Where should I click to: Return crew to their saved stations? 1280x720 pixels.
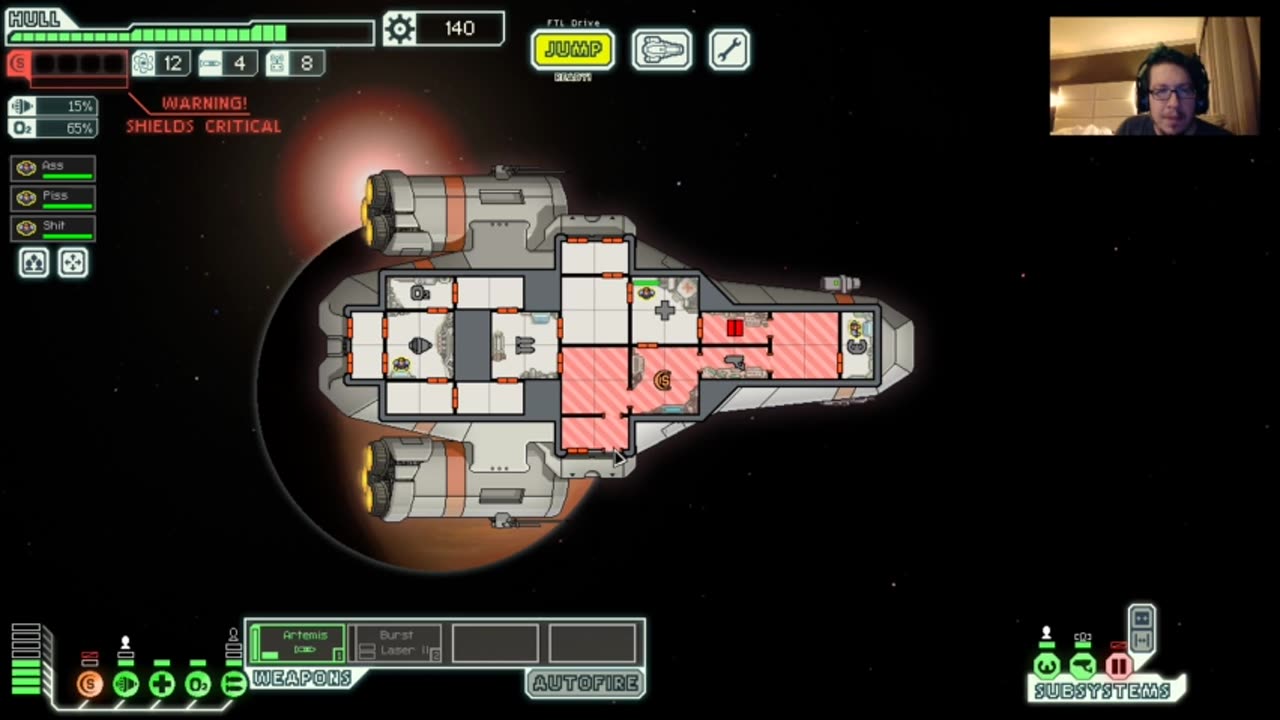tap(73, 263)
